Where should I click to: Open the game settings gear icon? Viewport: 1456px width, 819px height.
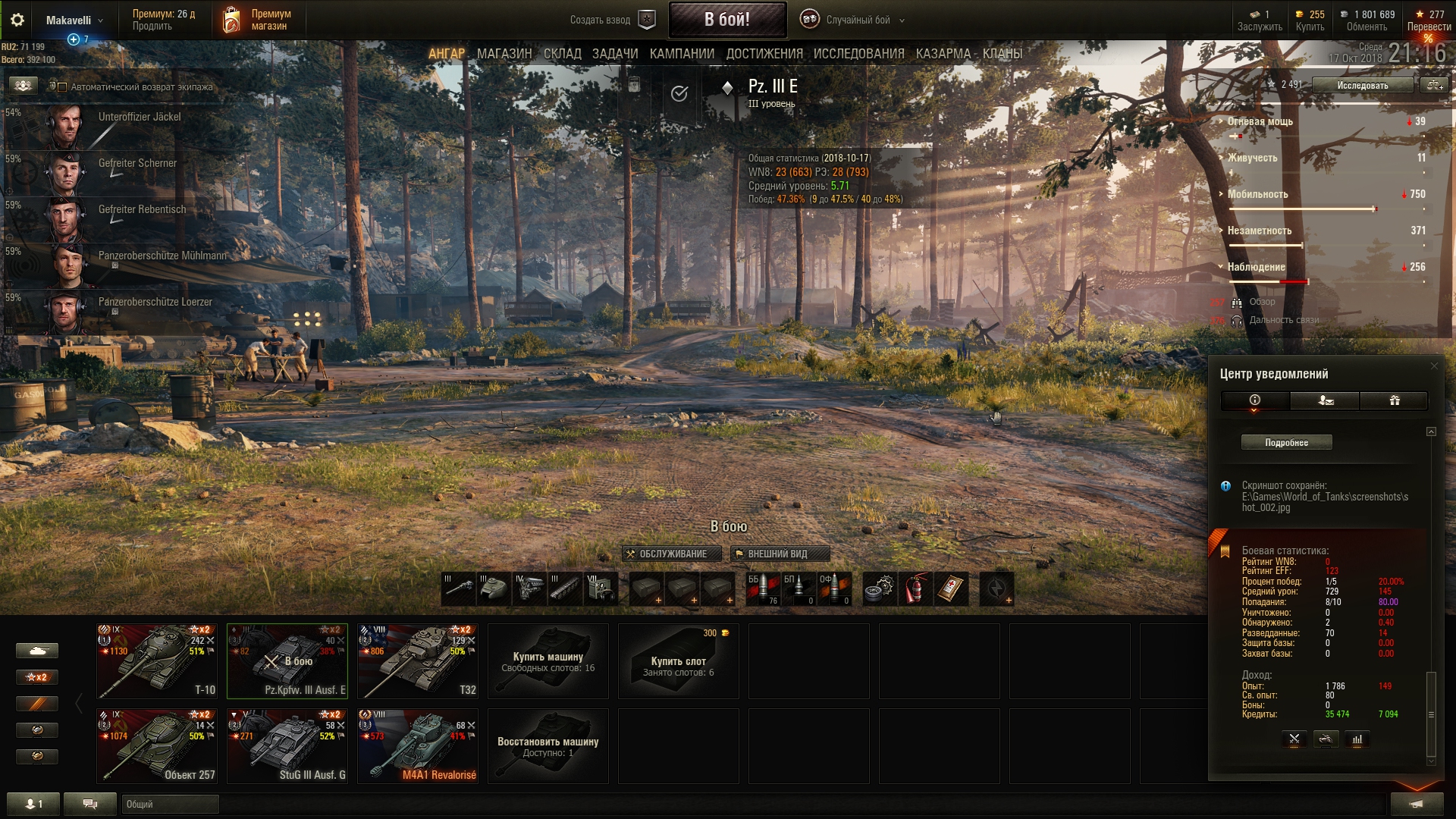coord(17,20)
